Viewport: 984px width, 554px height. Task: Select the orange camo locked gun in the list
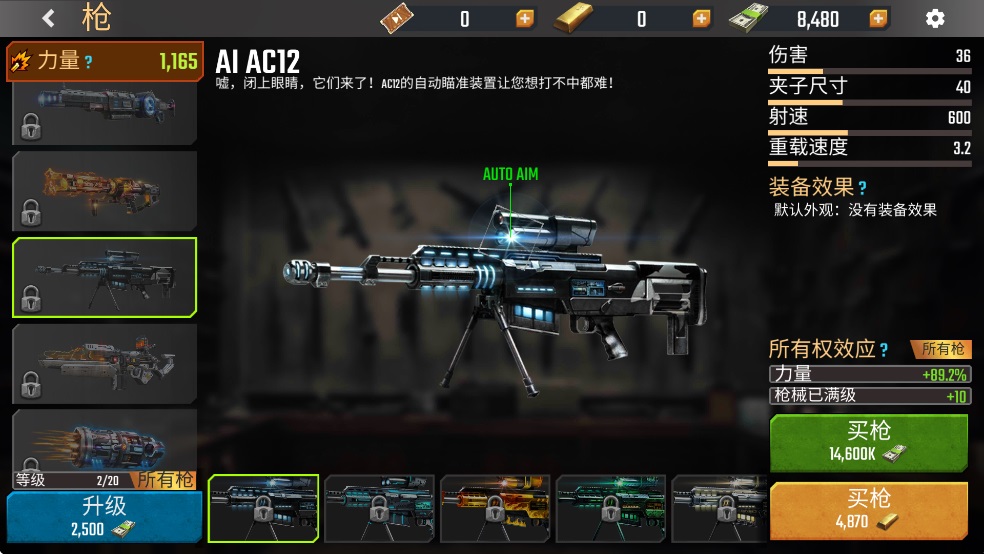tap(104, 189)
